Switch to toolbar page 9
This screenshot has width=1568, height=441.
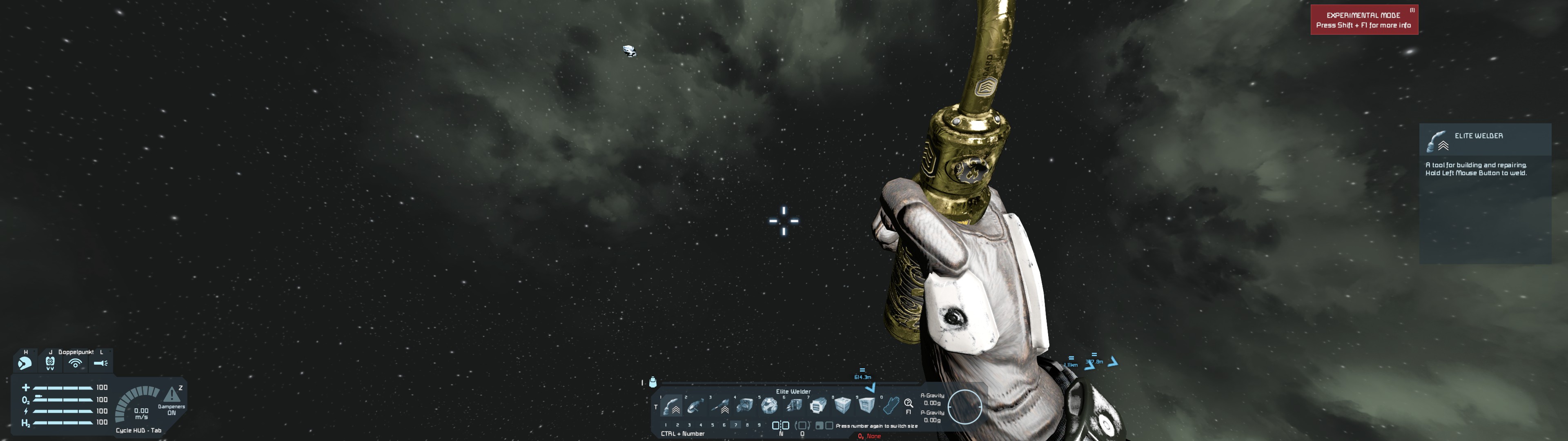759,425
